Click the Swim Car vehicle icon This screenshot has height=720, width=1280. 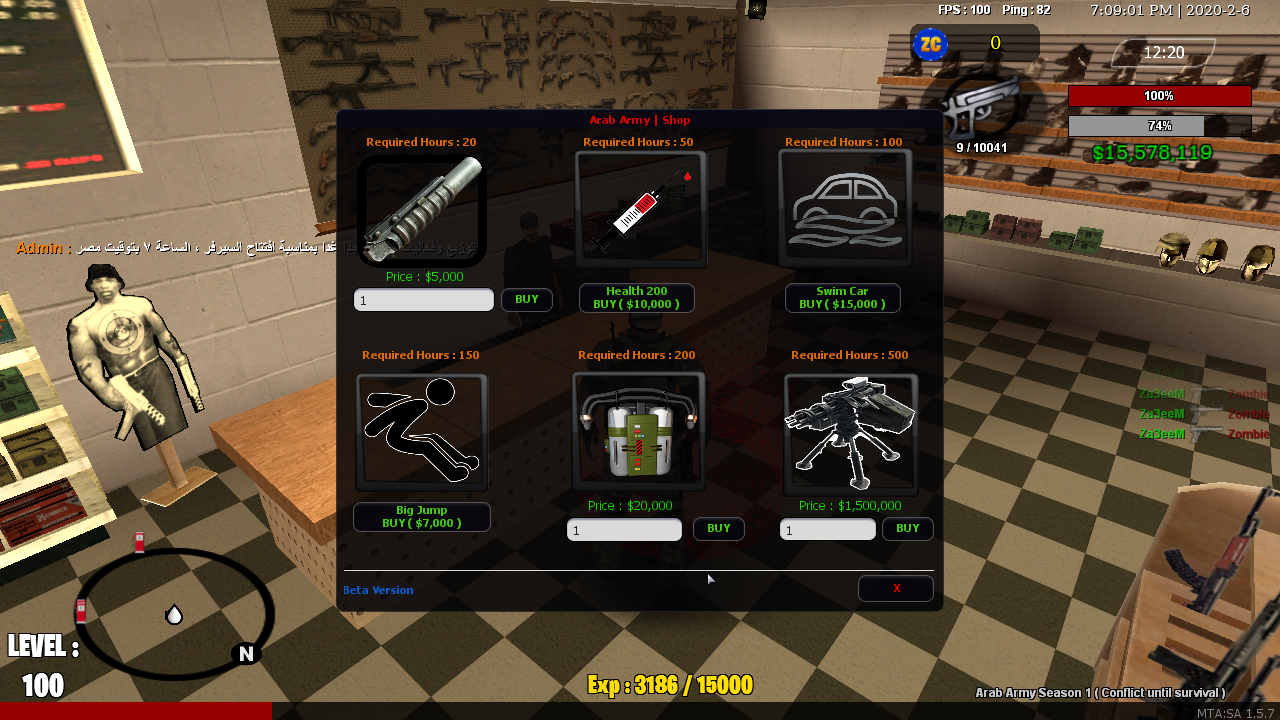[x=843, y=208]
